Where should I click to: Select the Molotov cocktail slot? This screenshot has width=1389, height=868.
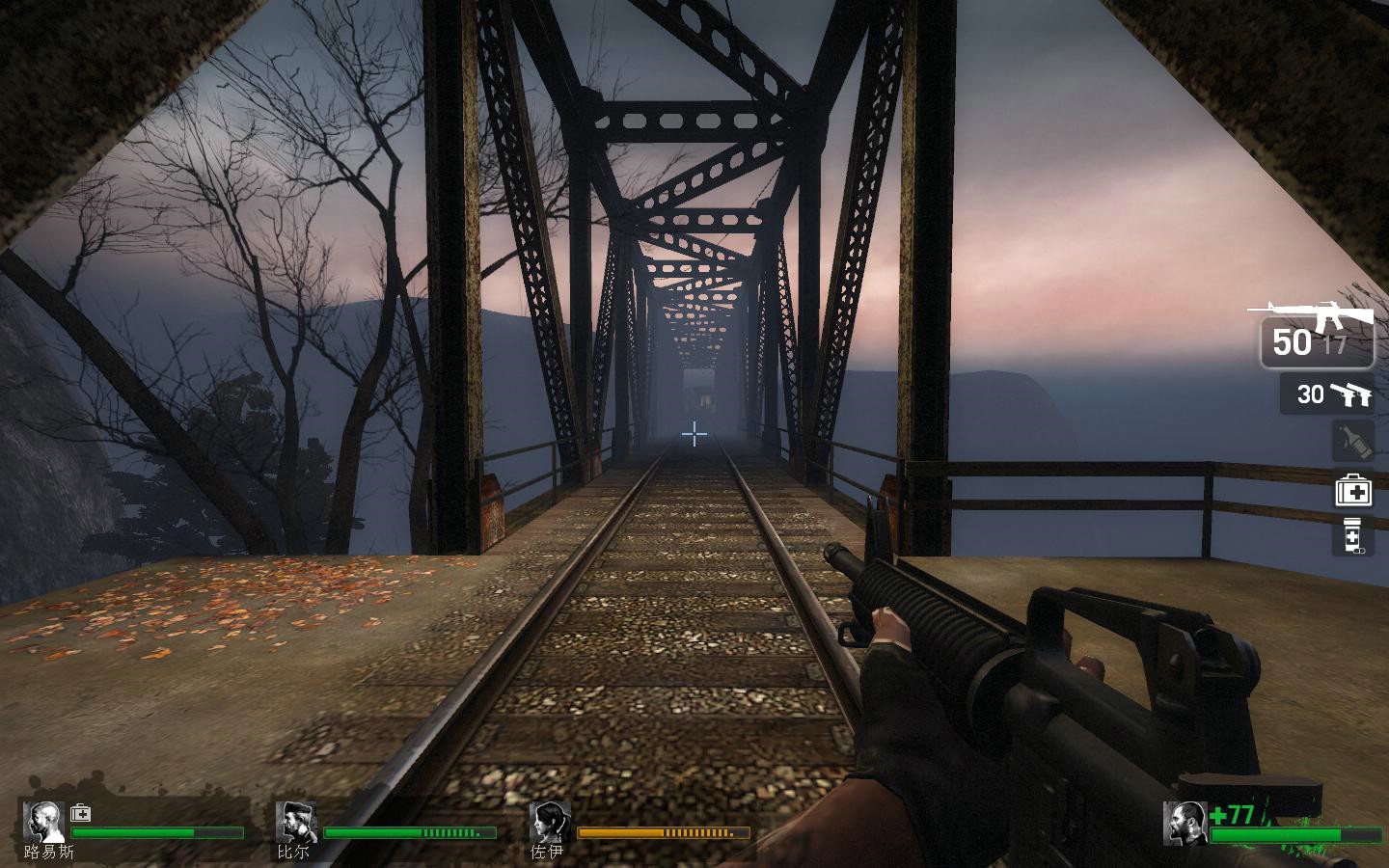click(1352, 442)
